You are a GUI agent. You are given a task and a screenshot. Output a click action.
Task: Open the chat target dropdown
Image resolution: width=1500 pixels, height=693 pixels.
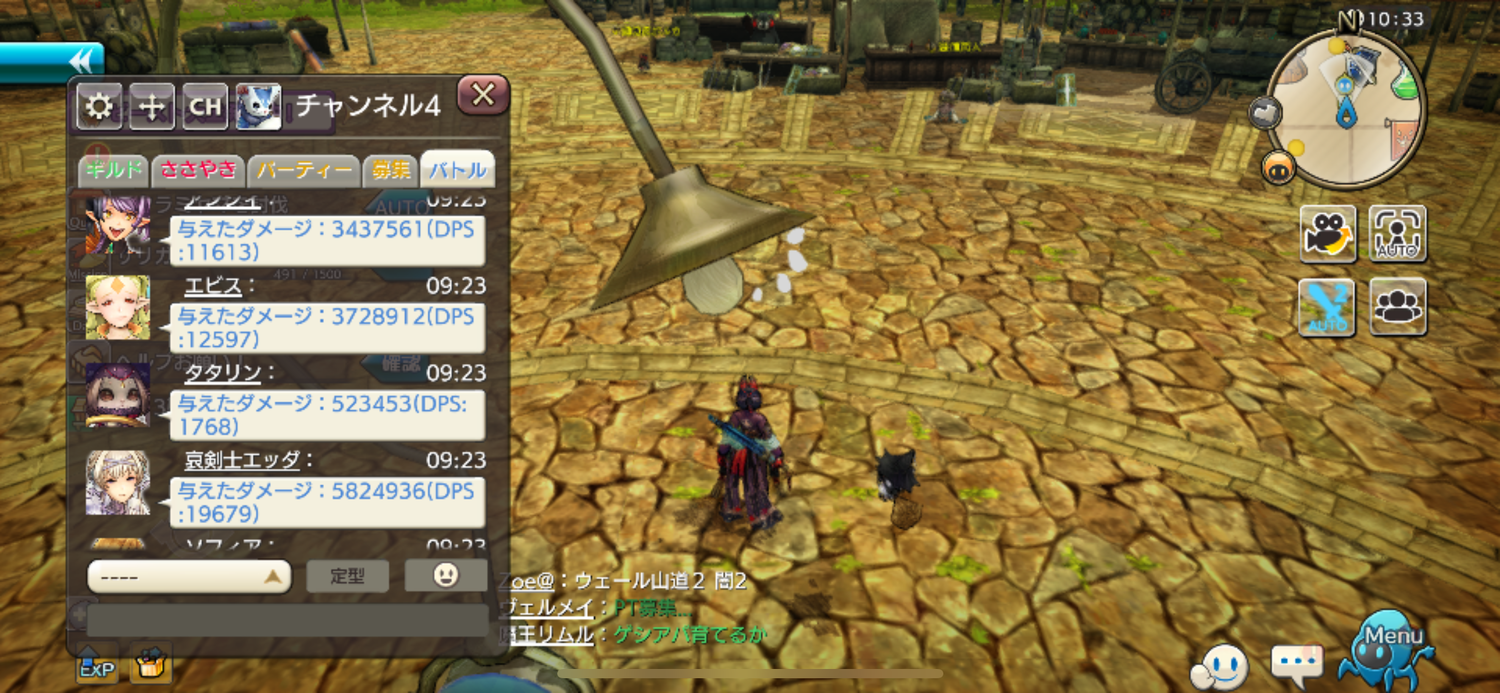point(189,577)
